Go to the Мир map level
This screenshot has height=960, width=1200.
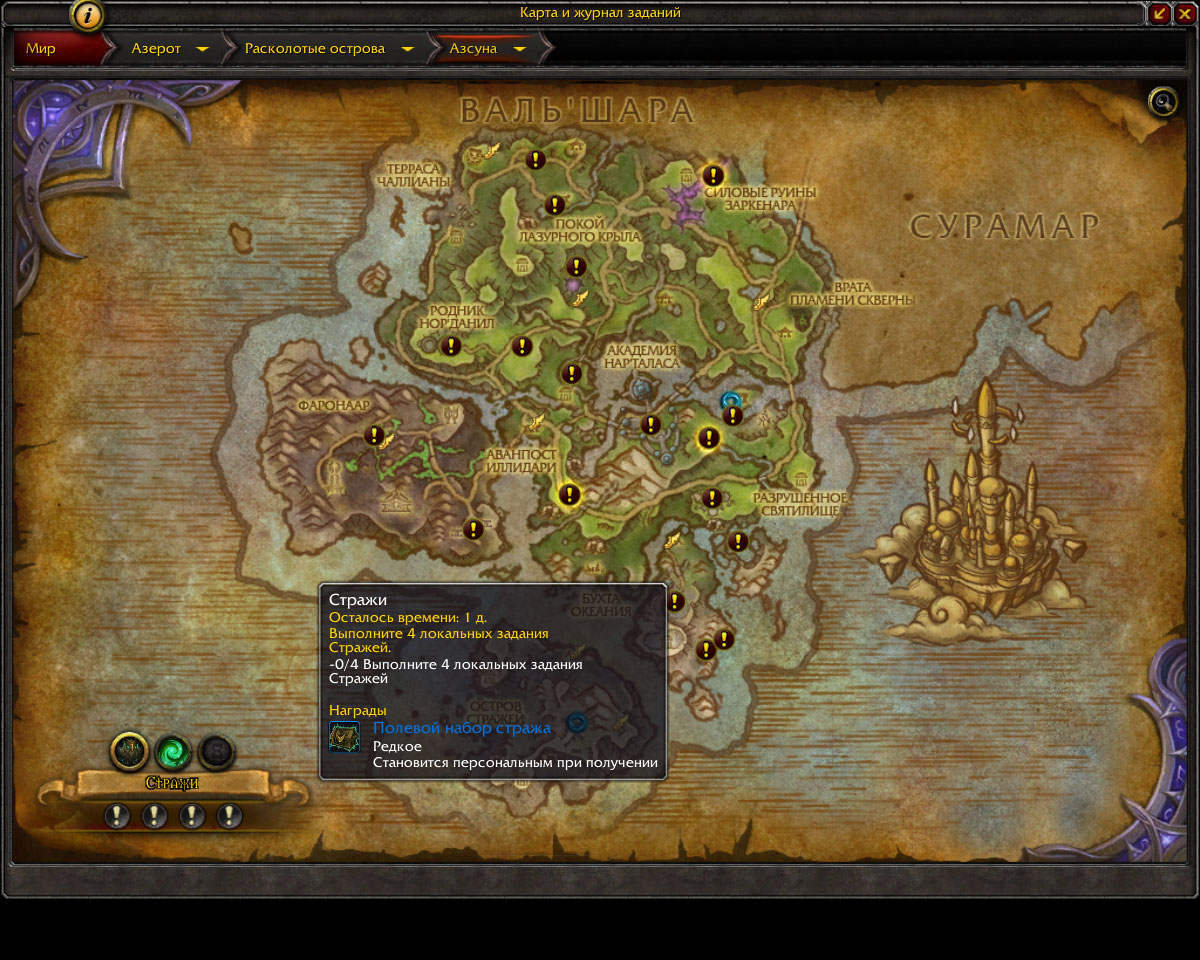click(x=42, y=48)
